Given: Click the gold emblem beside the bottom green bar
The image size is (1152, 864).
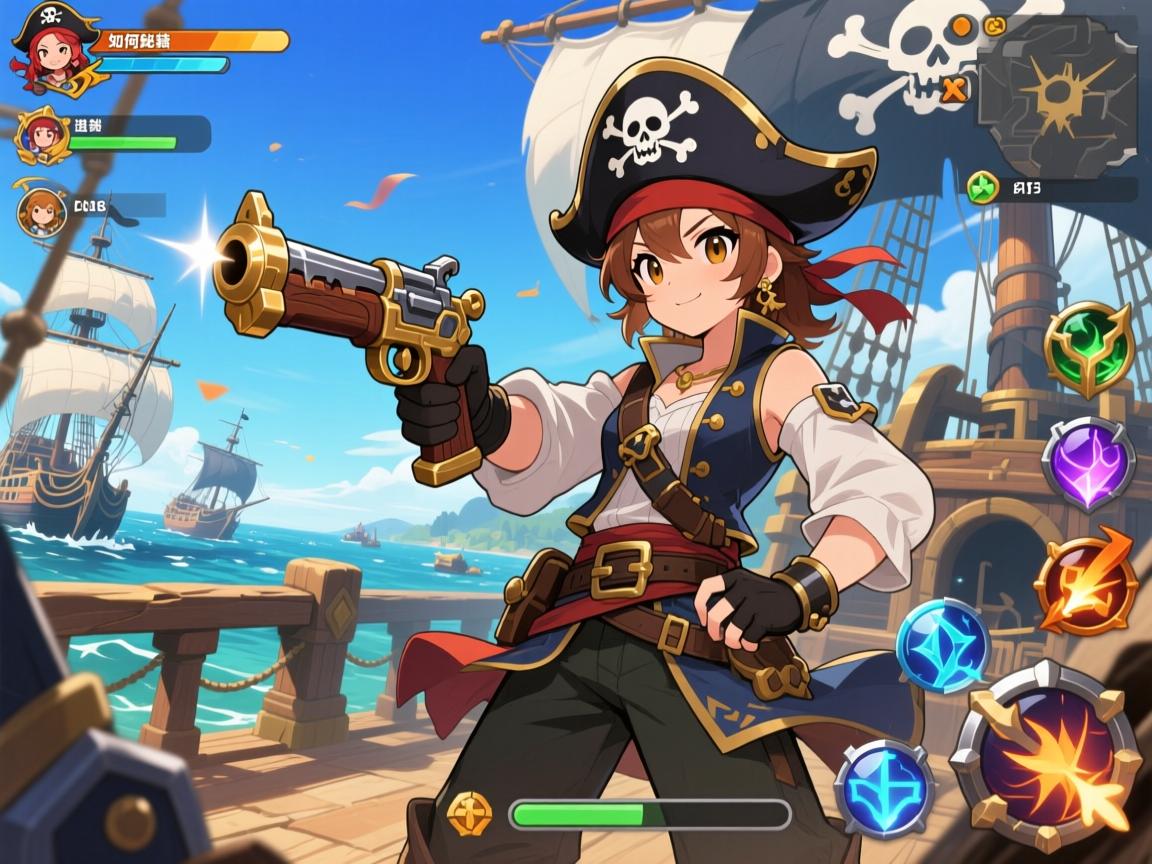Looking at the screenshot, I should tap(470, 812).
